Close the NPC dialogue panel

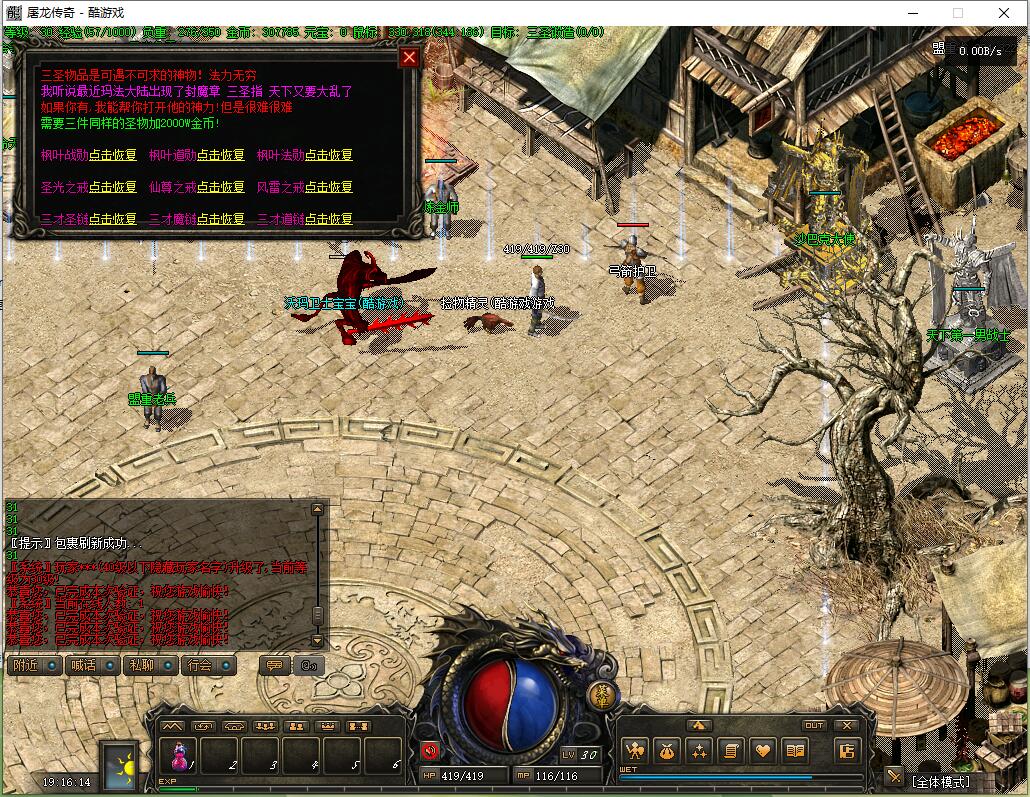point(408,57)
